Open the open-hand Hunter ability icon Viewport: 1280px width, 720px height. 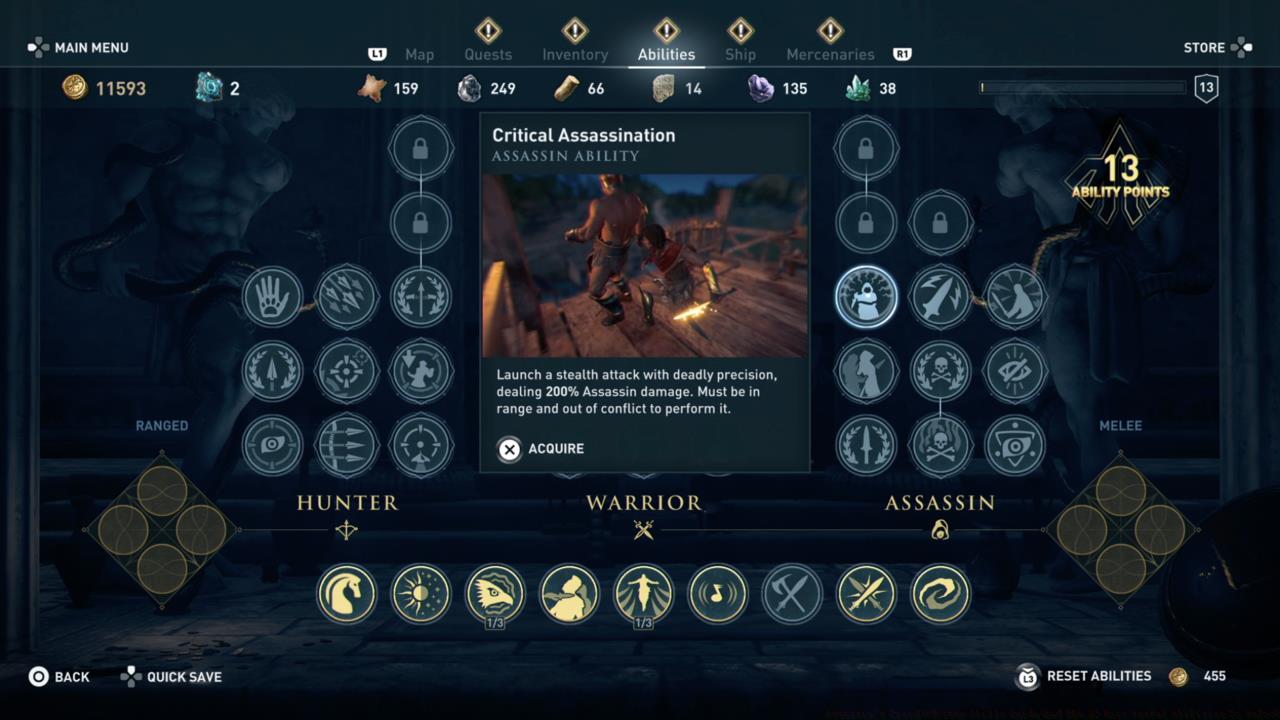point(272,296)
